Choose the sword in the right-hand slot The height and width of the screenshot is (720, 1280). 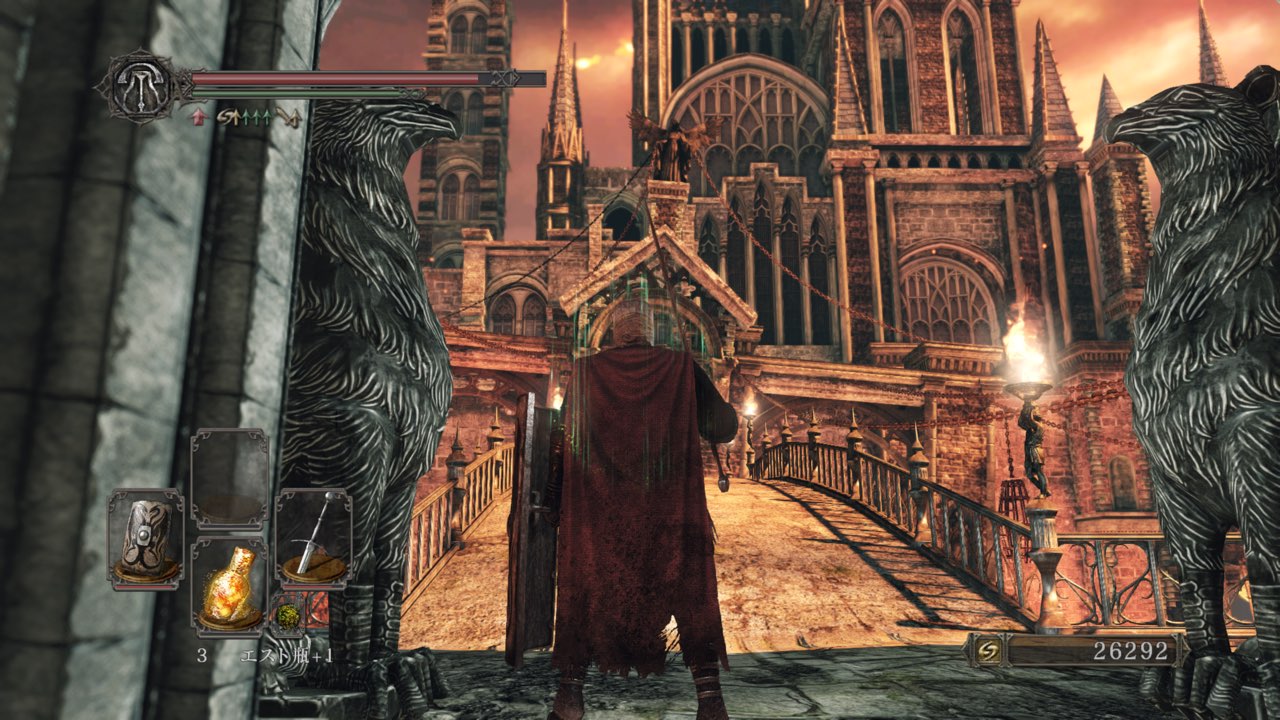(313, 537)
